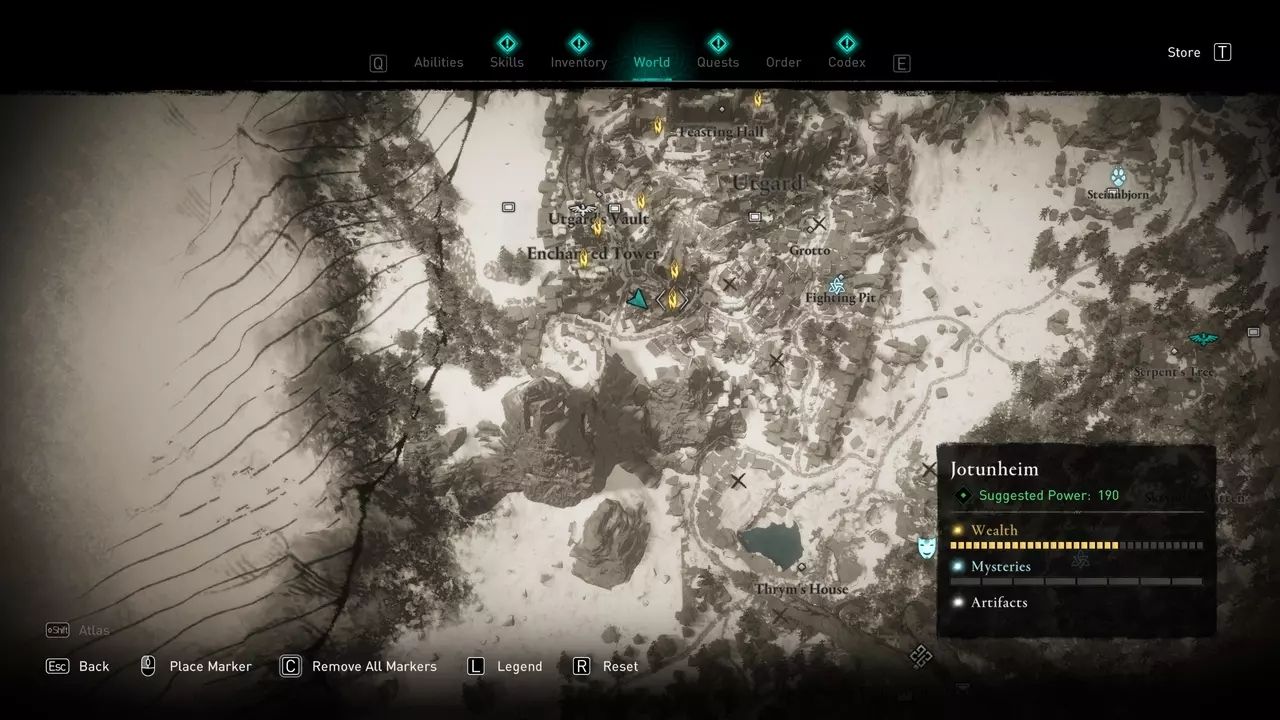Go to the Quests tab
This screenshot has height=720, width=1280.
(717, 62)
